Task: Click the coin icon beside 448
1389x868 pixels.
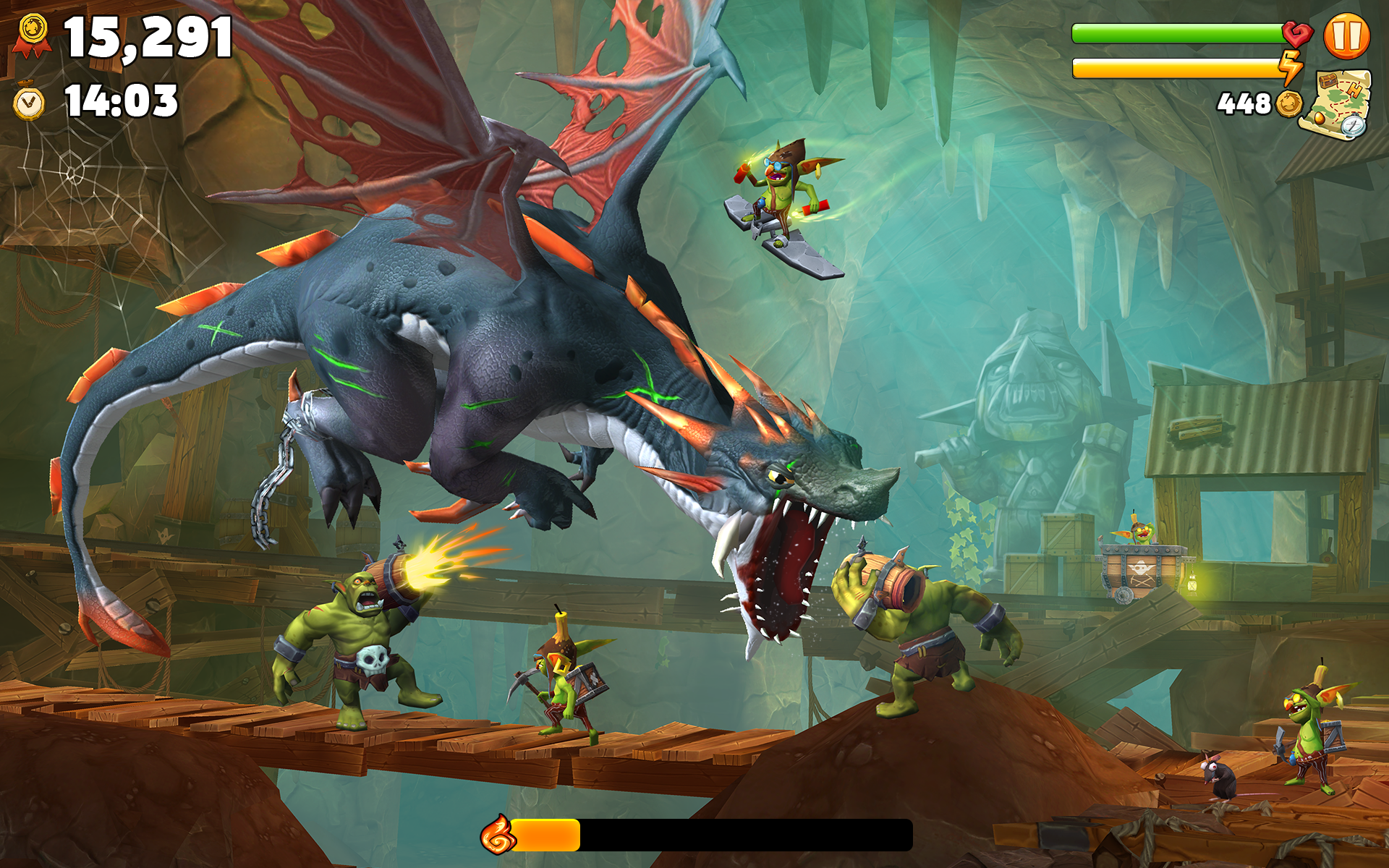Action: coord(1290,104)
